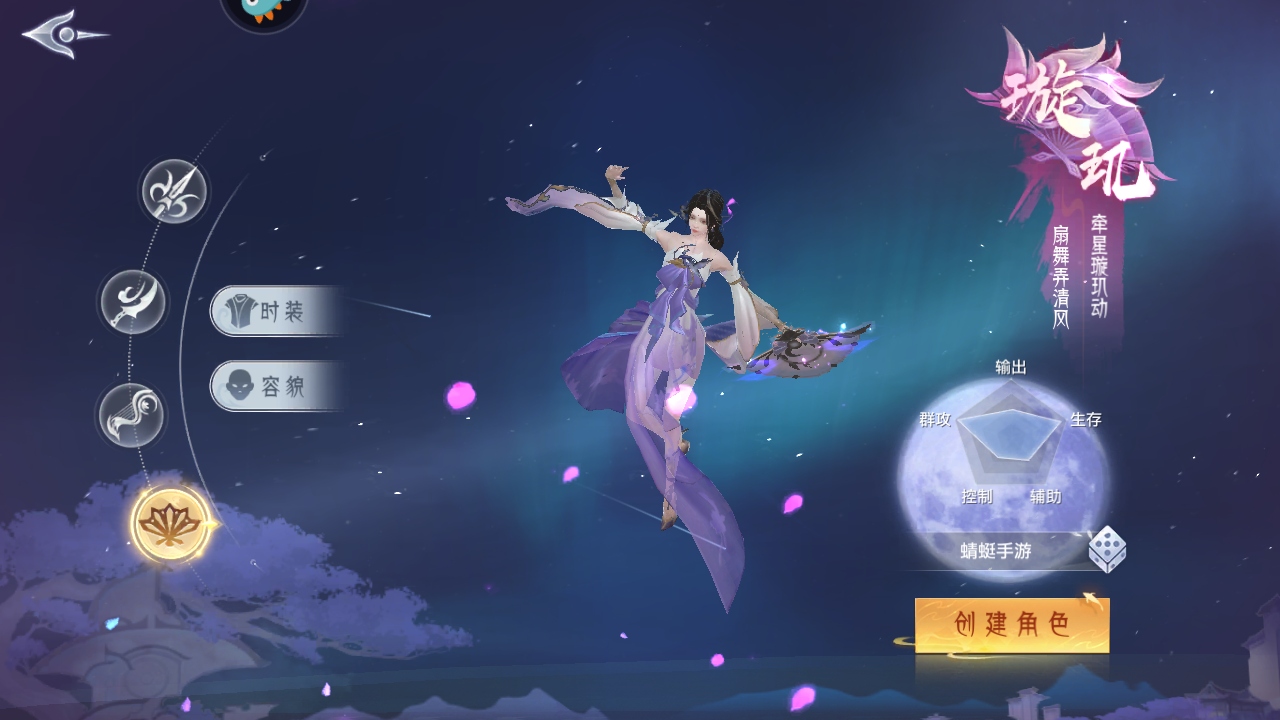The image size is (1280, 720).
Task: Create character with 创建角色 button
Action: click(1012, 625)
